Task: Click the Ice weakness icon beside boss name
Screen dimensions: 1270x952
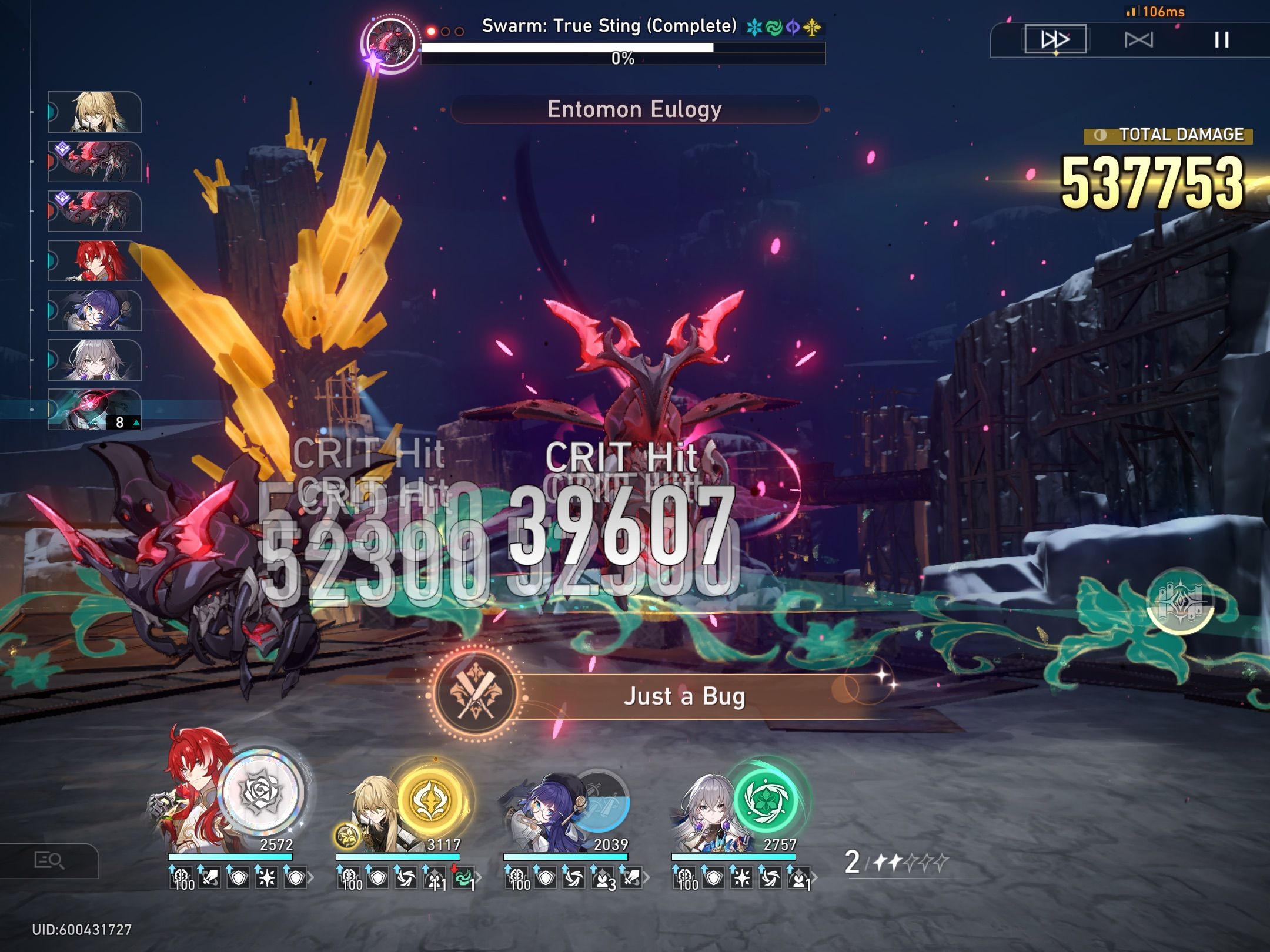Action: (754, 26)
